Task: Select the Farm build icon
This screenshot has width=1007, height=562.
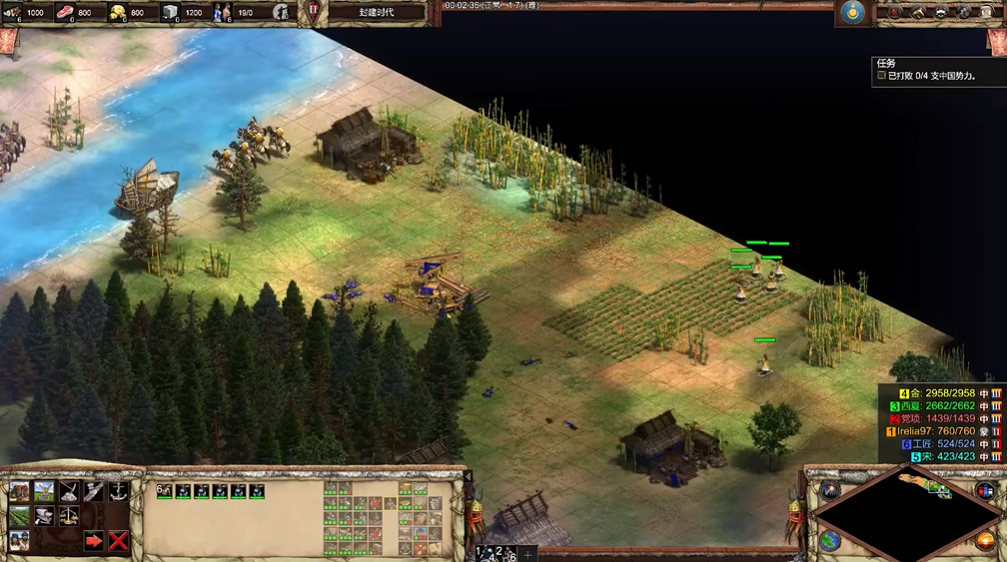Action: [x=19, y=516]
